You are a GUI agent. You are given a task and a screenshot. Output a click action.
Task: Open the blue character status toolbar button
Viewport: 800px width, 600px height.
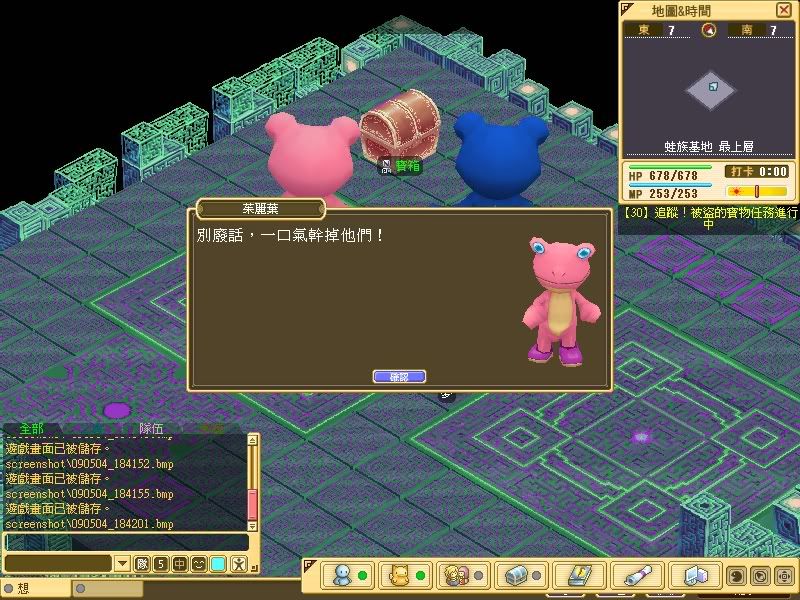point(343,576)
